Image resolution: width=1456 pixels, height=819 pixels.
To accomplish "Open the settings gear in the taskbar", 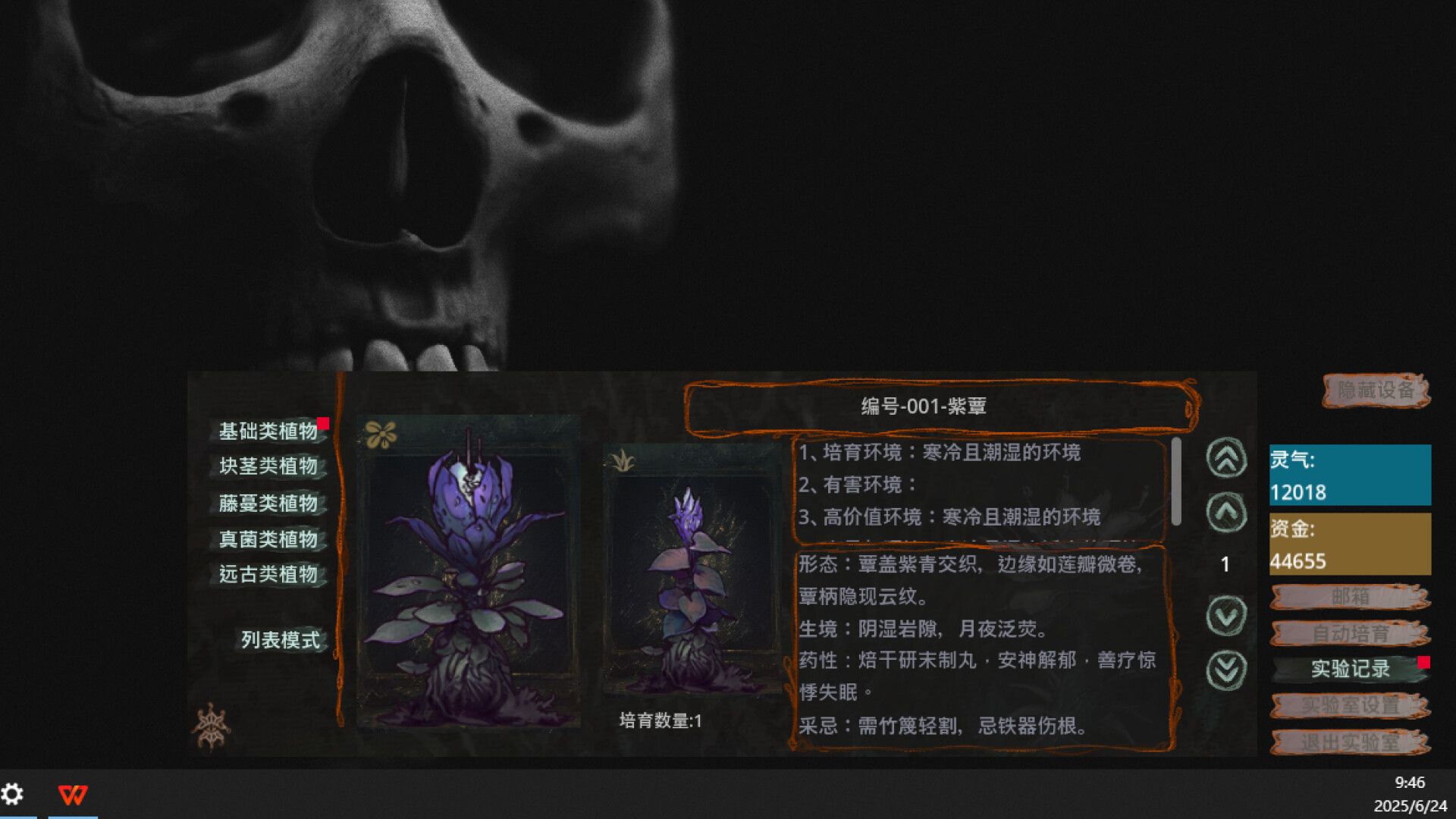I will coord(12,794).
